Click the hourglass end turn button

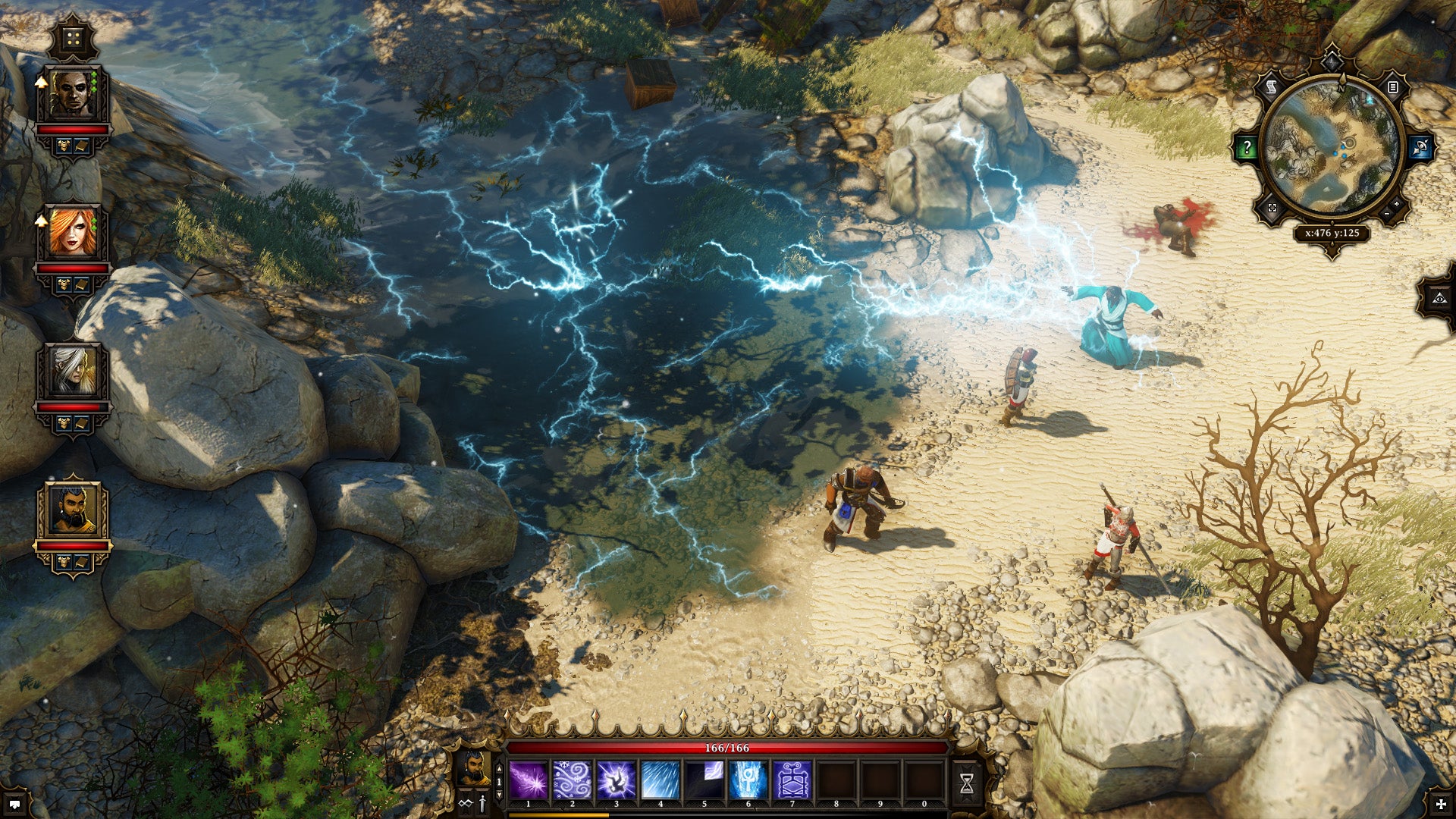point(966,783)
